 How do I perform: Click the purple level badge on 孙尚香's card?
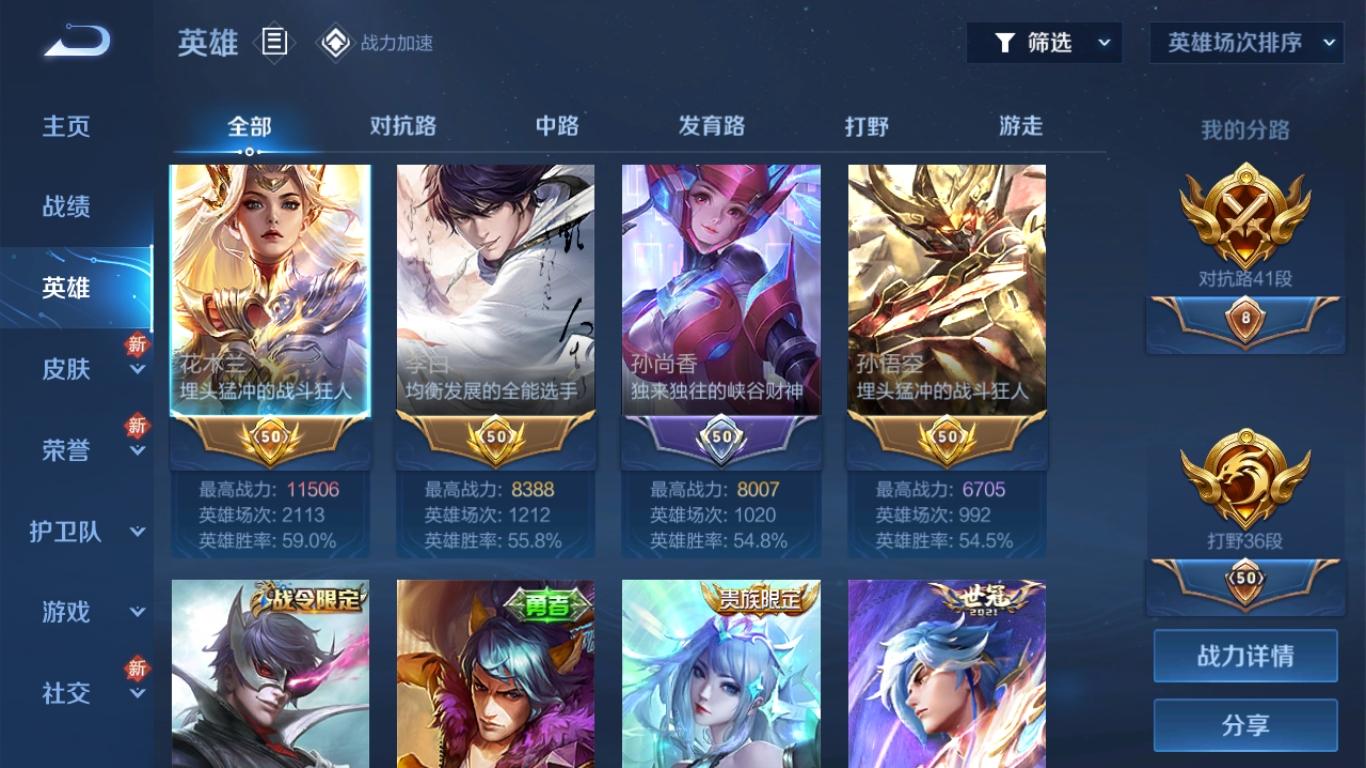pos(719,437)
